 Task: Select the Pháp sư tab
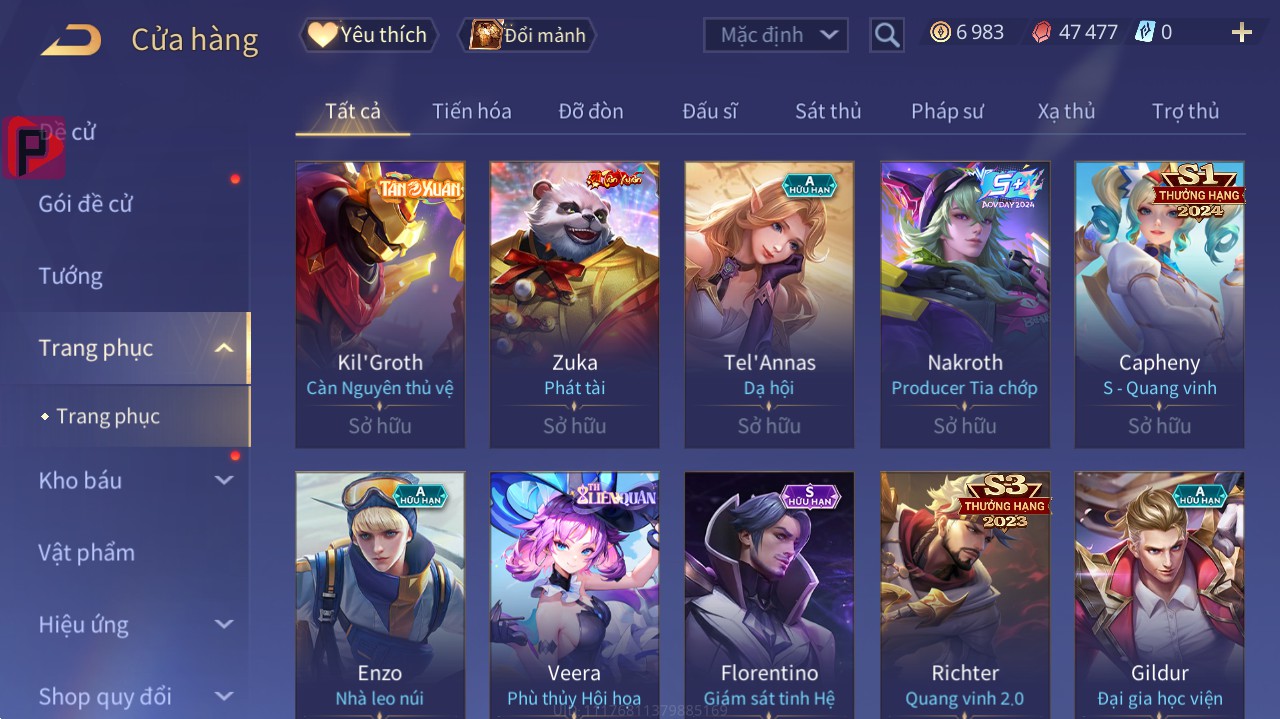click(947, 111)
